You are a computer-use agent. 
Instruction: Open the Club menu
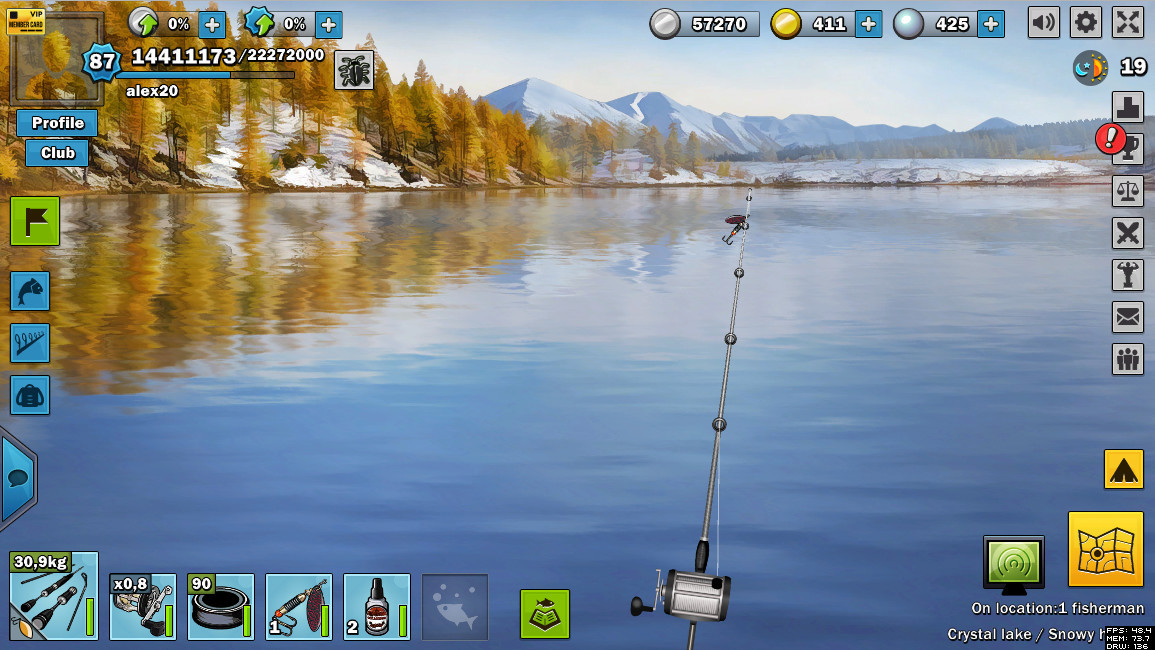pyautogui.click(x=57, y=153)
